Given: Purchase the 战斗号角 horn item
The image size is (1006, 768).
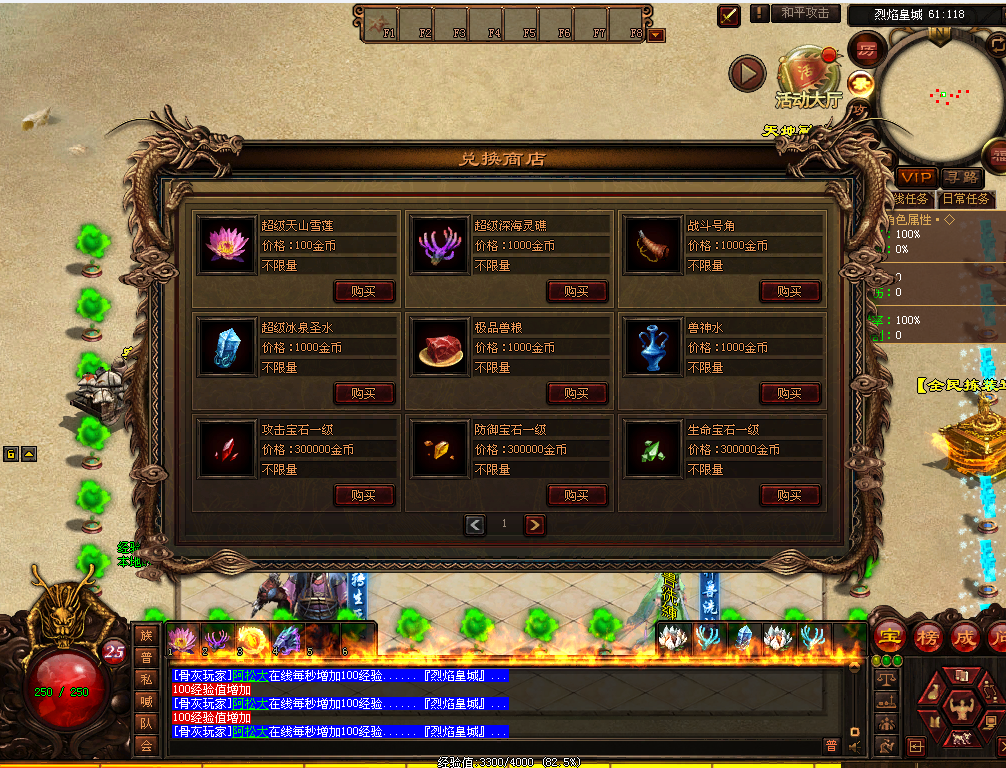Looking at the screenshot, I should point(790,291).
